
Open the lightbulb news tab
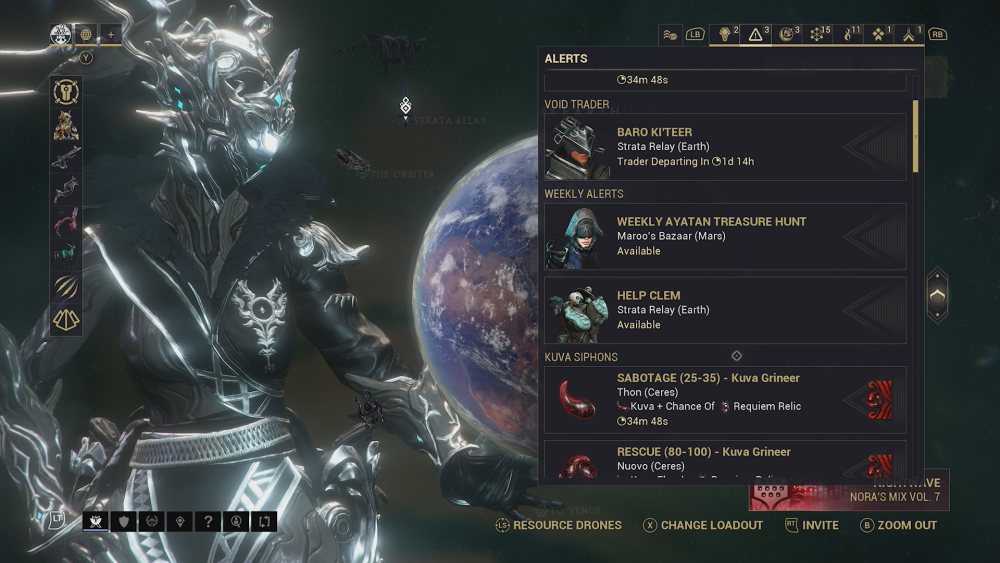point(725,34)
